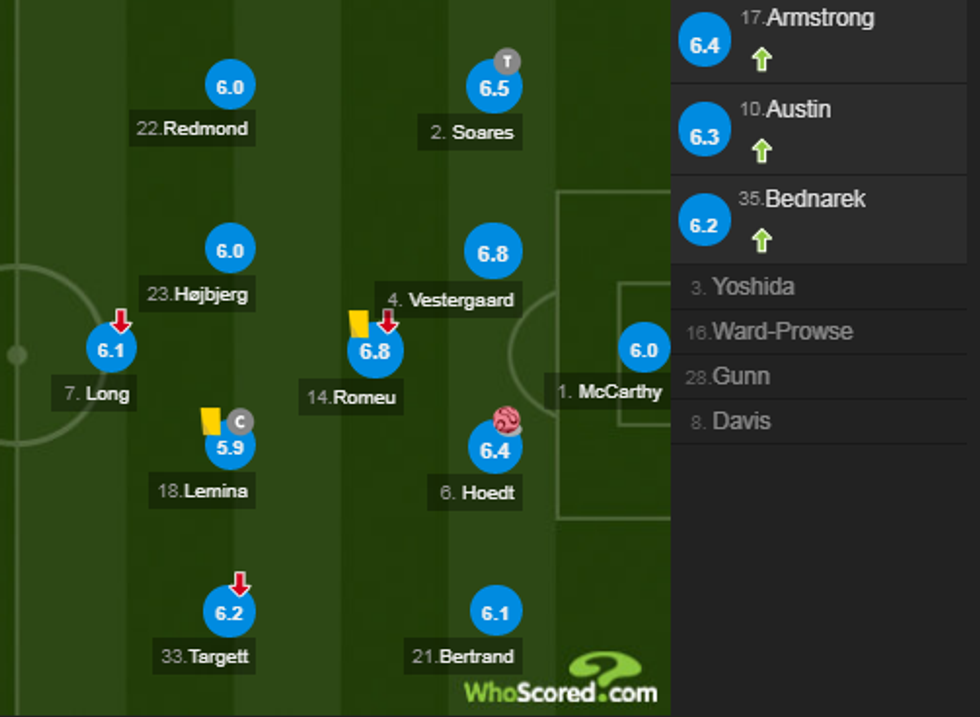Screen dimensions: 980x717
Task: Open substitute Austin's bench row
Action: coord(819,129)
